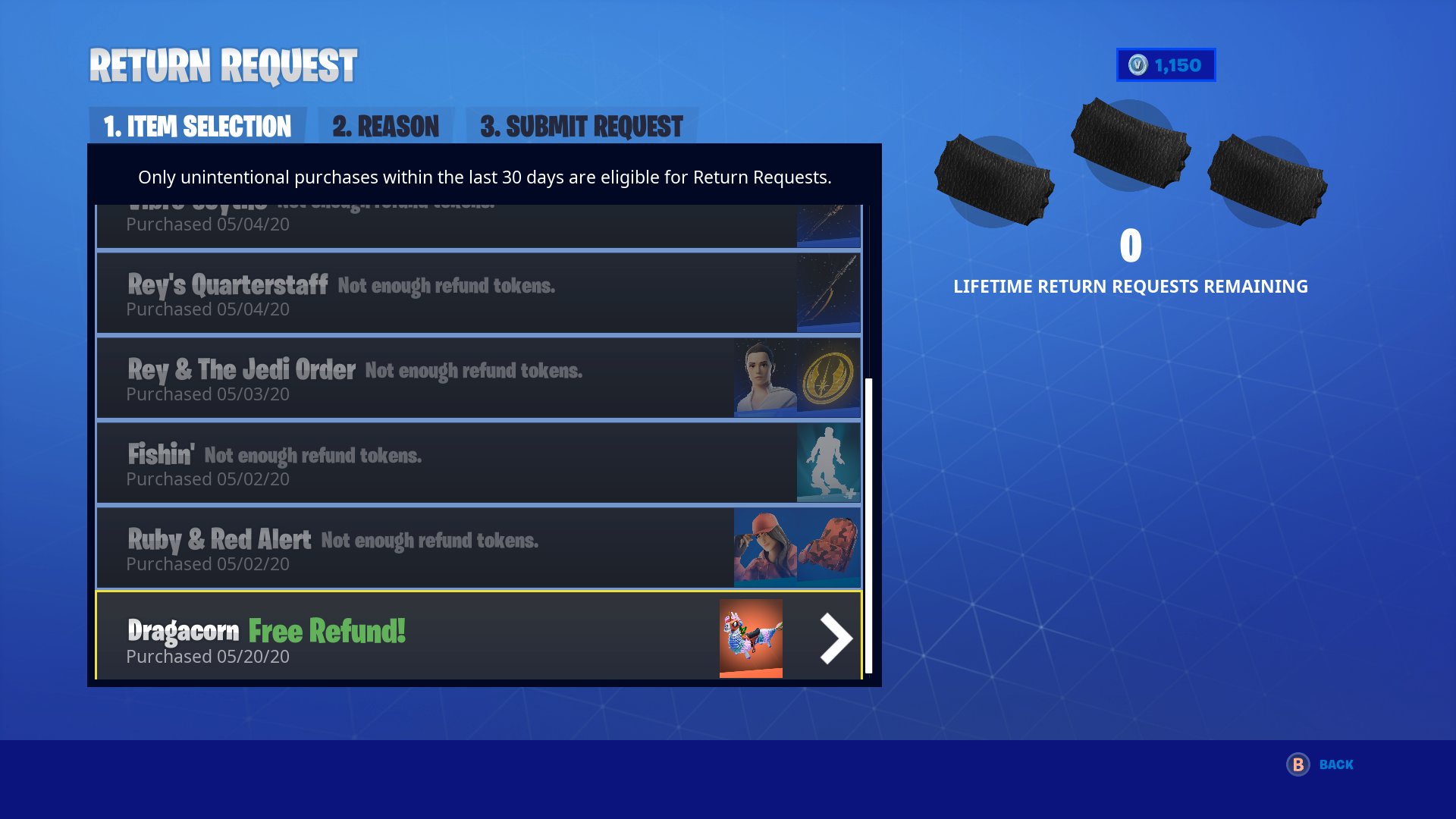Screen dimensions: 1456x819
Task: Switch to the Reason tab
Action: point(385,126)
